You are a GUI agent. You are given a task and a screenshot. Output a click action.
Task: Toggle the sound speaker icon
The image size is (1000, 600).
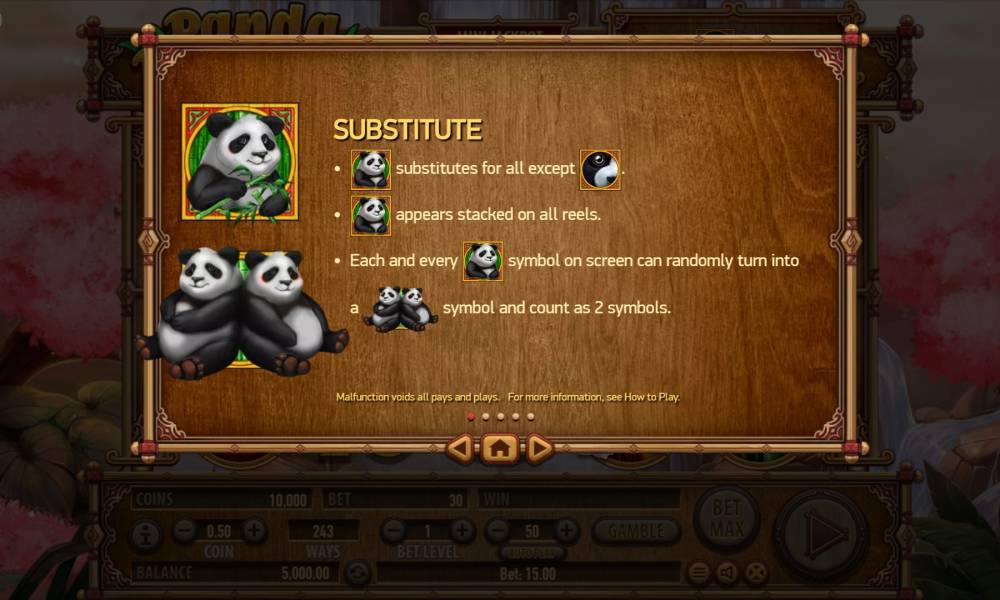pyautogui.click(x=727, y=573)
